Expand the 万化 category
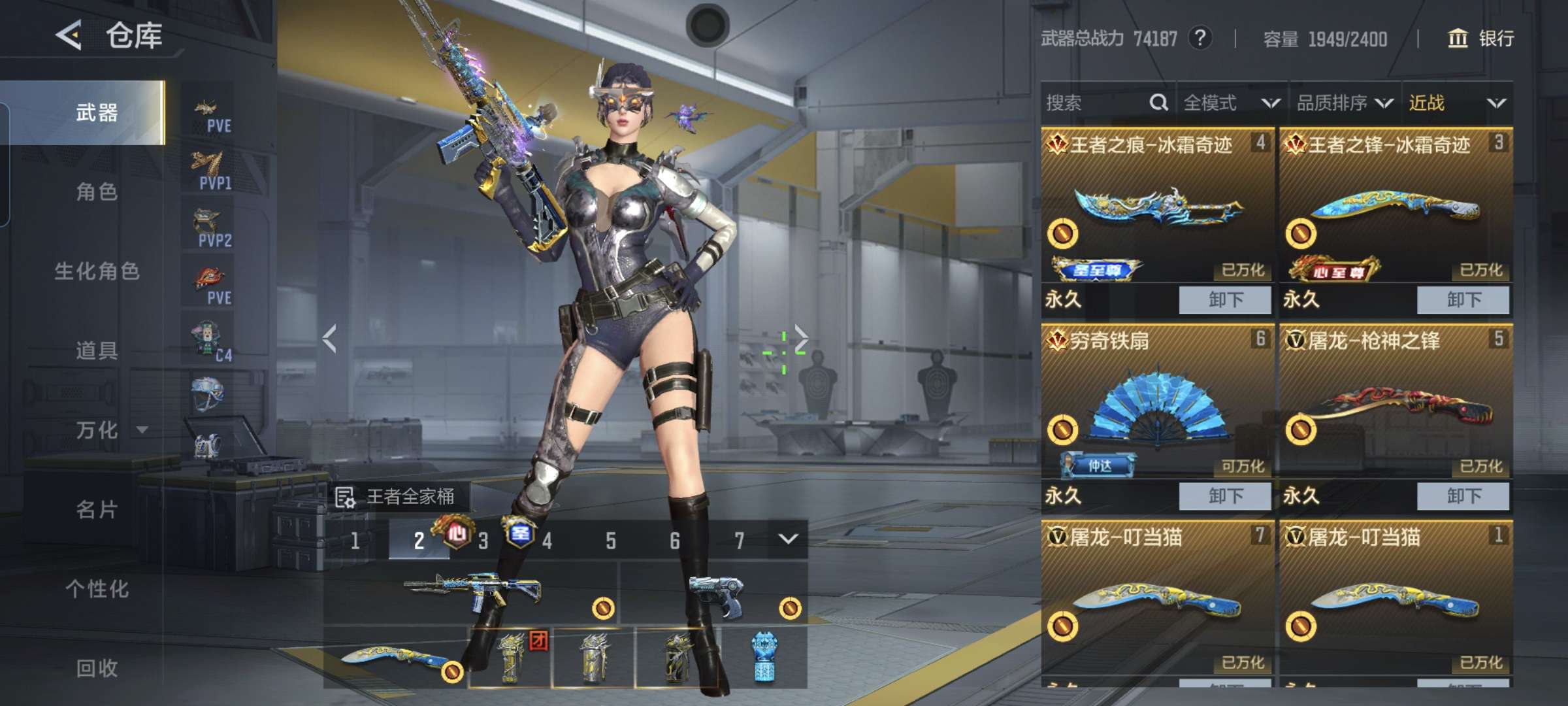Viewport: 1568px width, 706px height. click(108, 430)
